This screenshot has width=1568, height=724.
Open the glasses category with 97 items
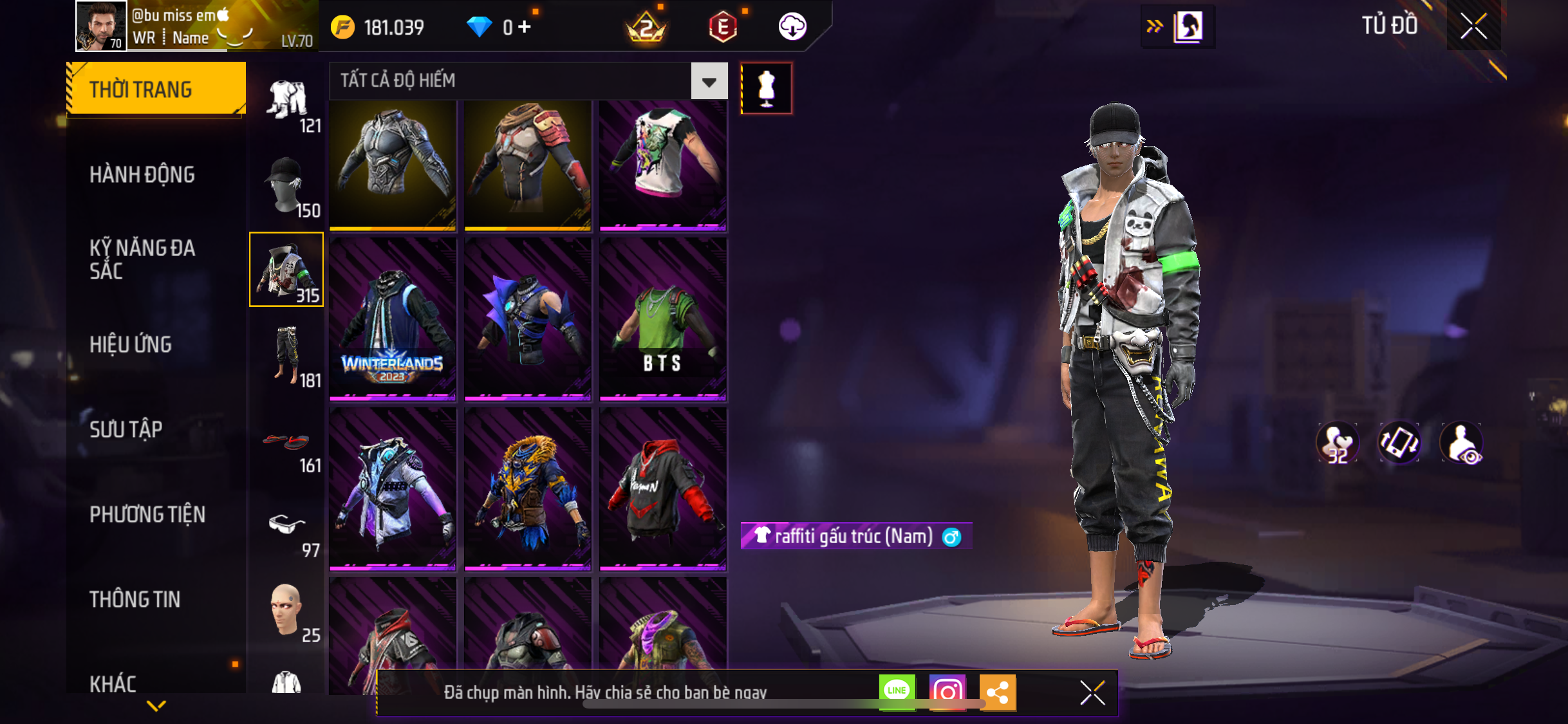[x=287, y=528]
